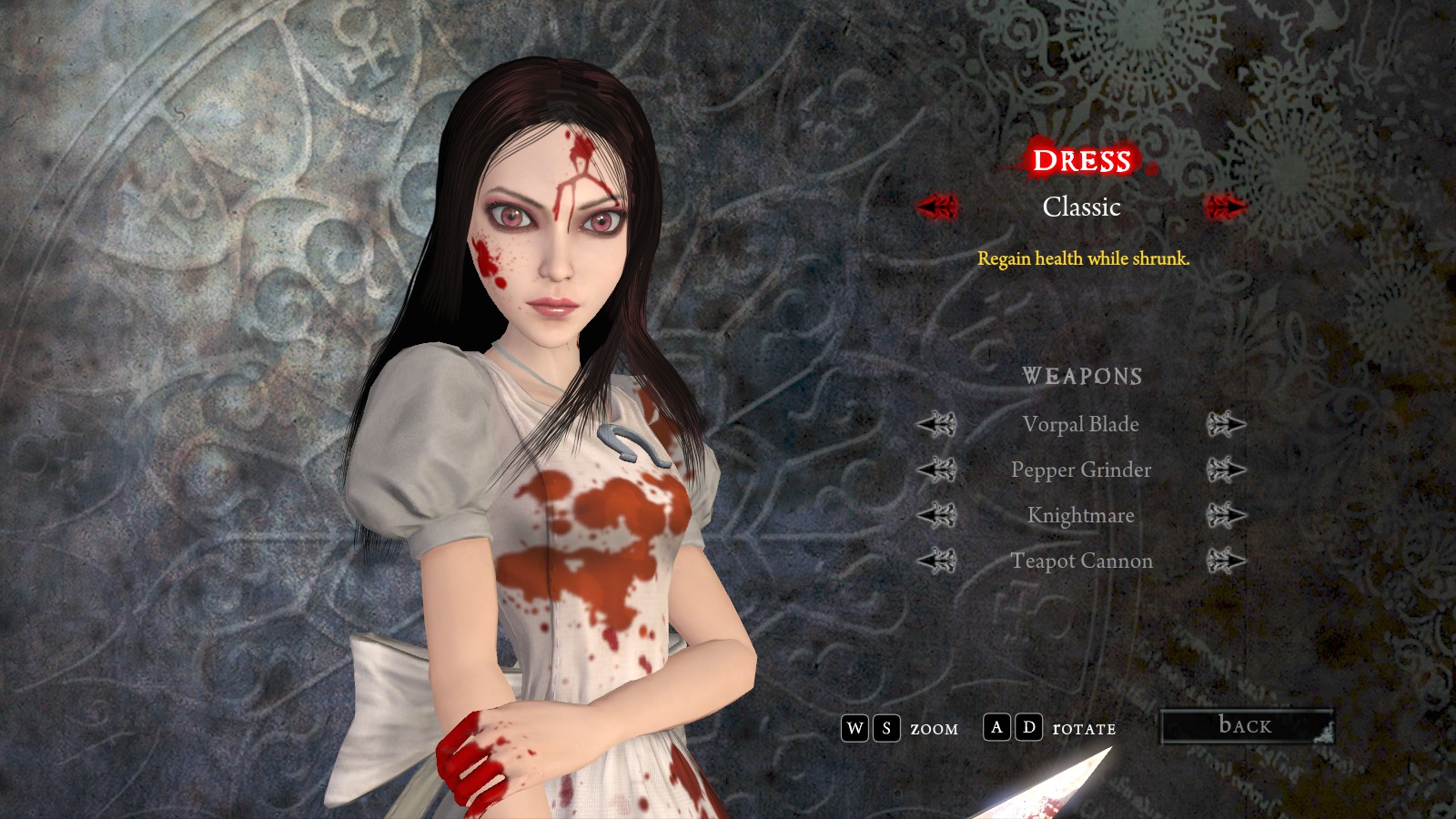The width and height of the screenshot is (1456, 819).
Task: Select the Pepper Grinder weapon entry
Action: 1080,470
